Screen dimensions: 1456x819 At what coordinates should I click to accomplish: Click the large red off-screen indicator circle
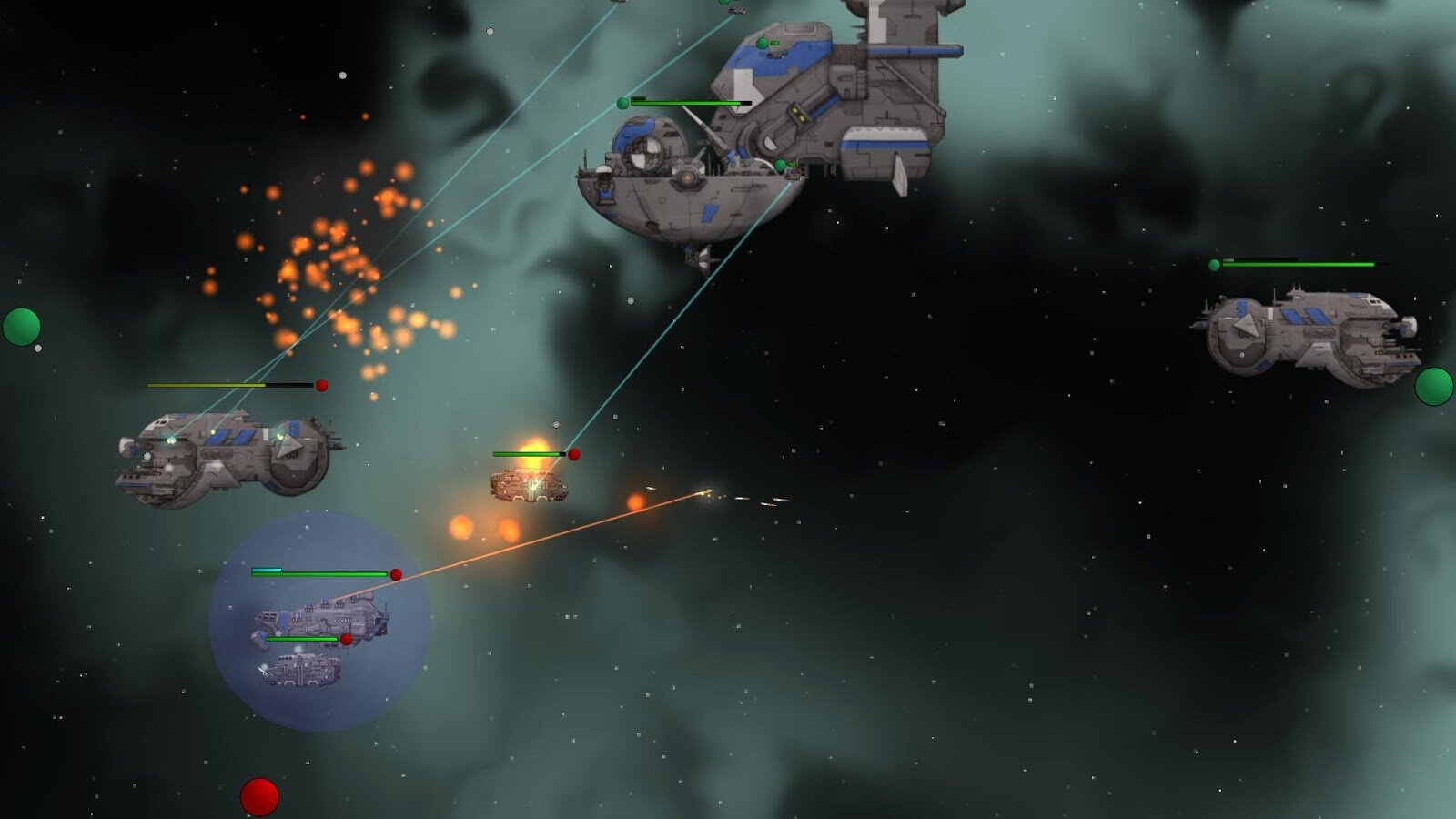click(x=259, y=797)
